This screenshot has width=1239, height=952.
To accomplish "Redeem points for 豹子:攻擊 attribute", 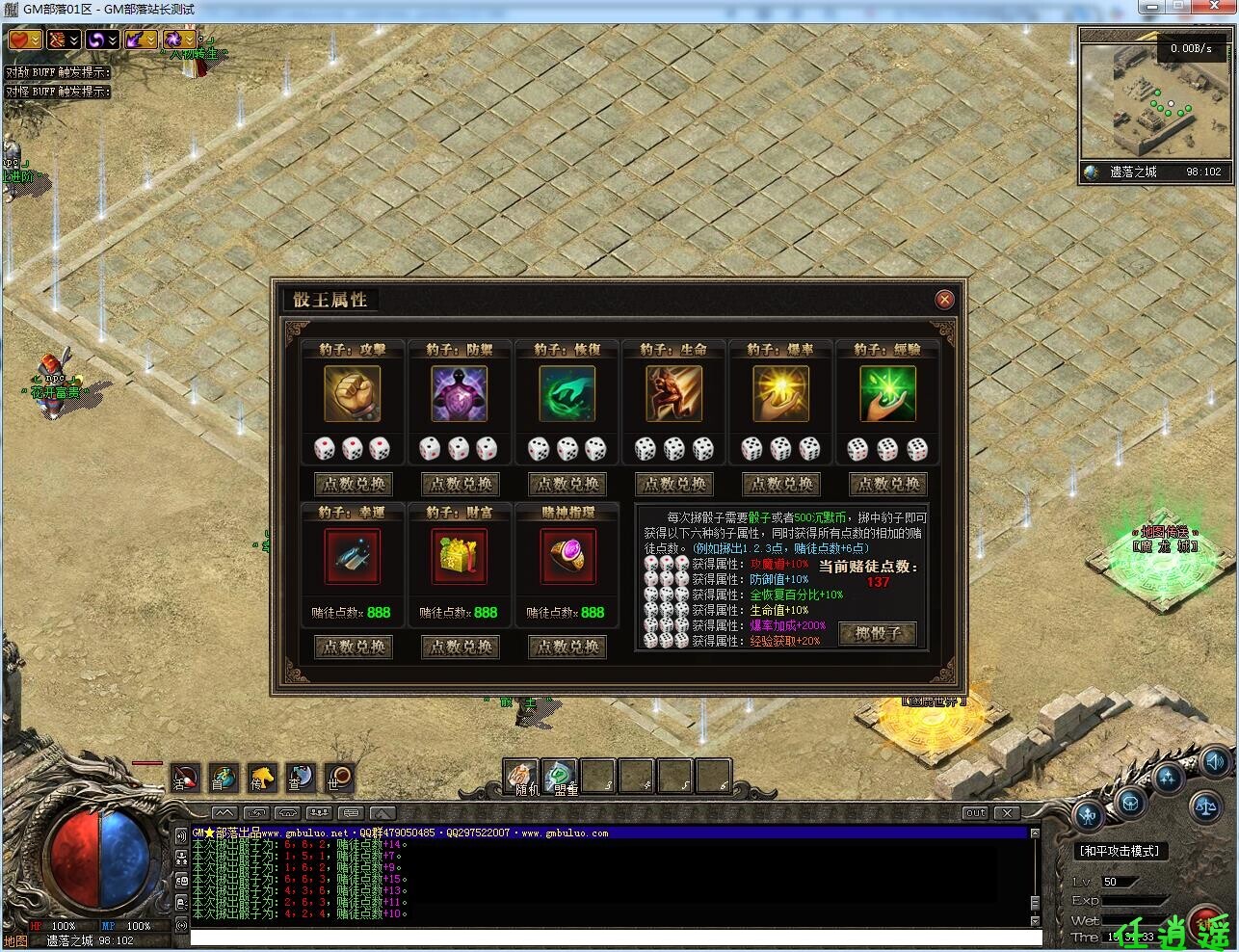I will tap(353, 484).
